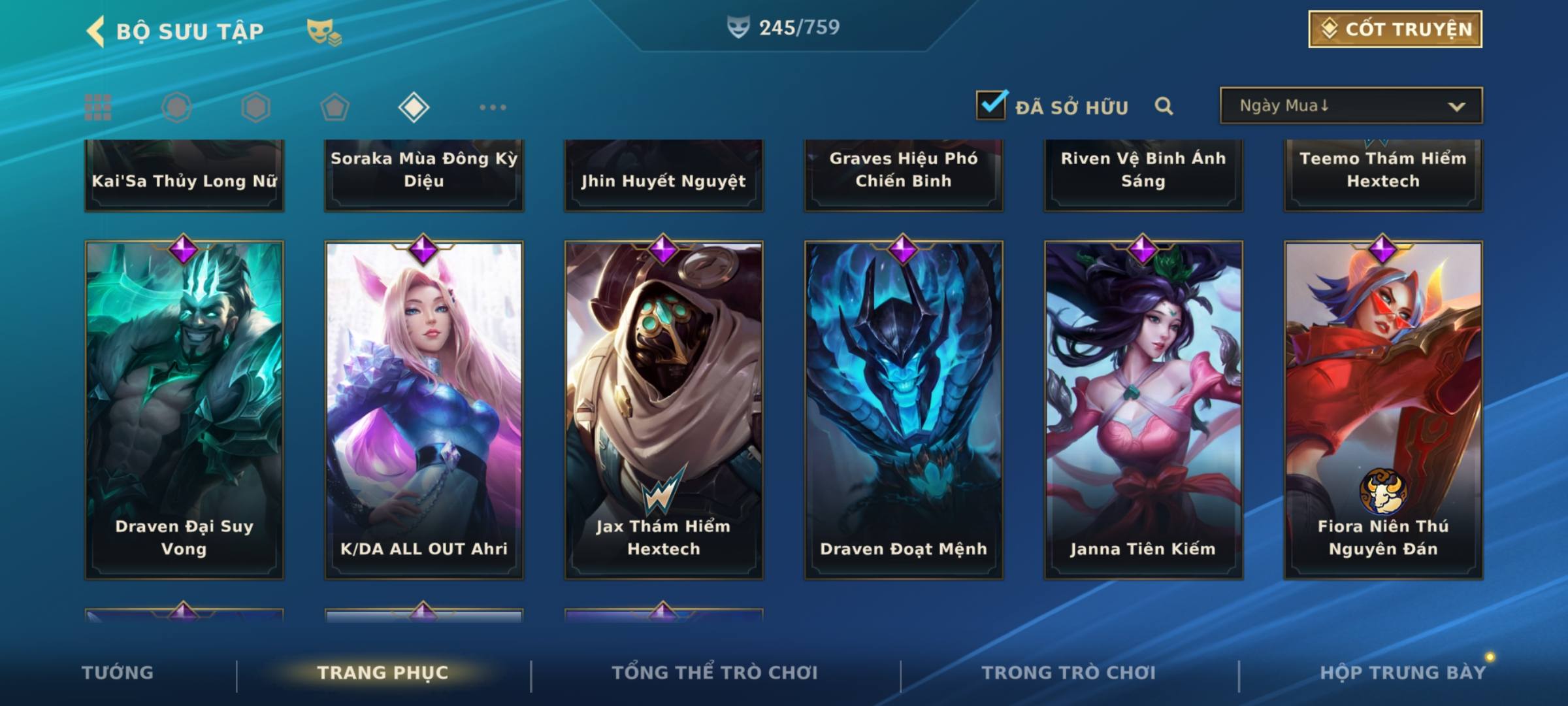The width and height of the screenshot is (1568, 706).
Task: Open the Cốt Truyện button
Action: pos(1395,29)
